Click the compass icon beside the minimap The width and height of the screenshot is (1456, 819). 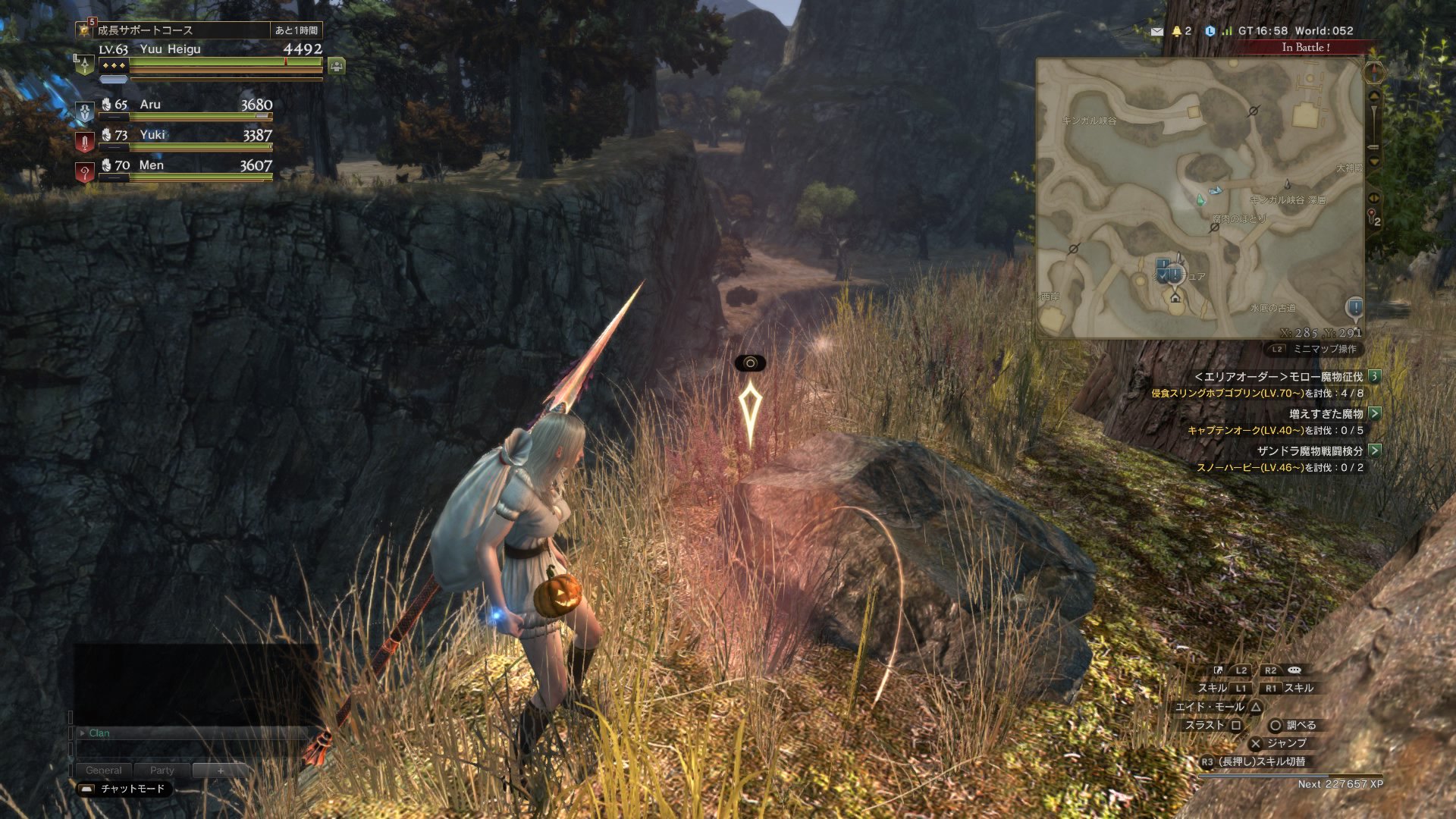[1373, 73]
